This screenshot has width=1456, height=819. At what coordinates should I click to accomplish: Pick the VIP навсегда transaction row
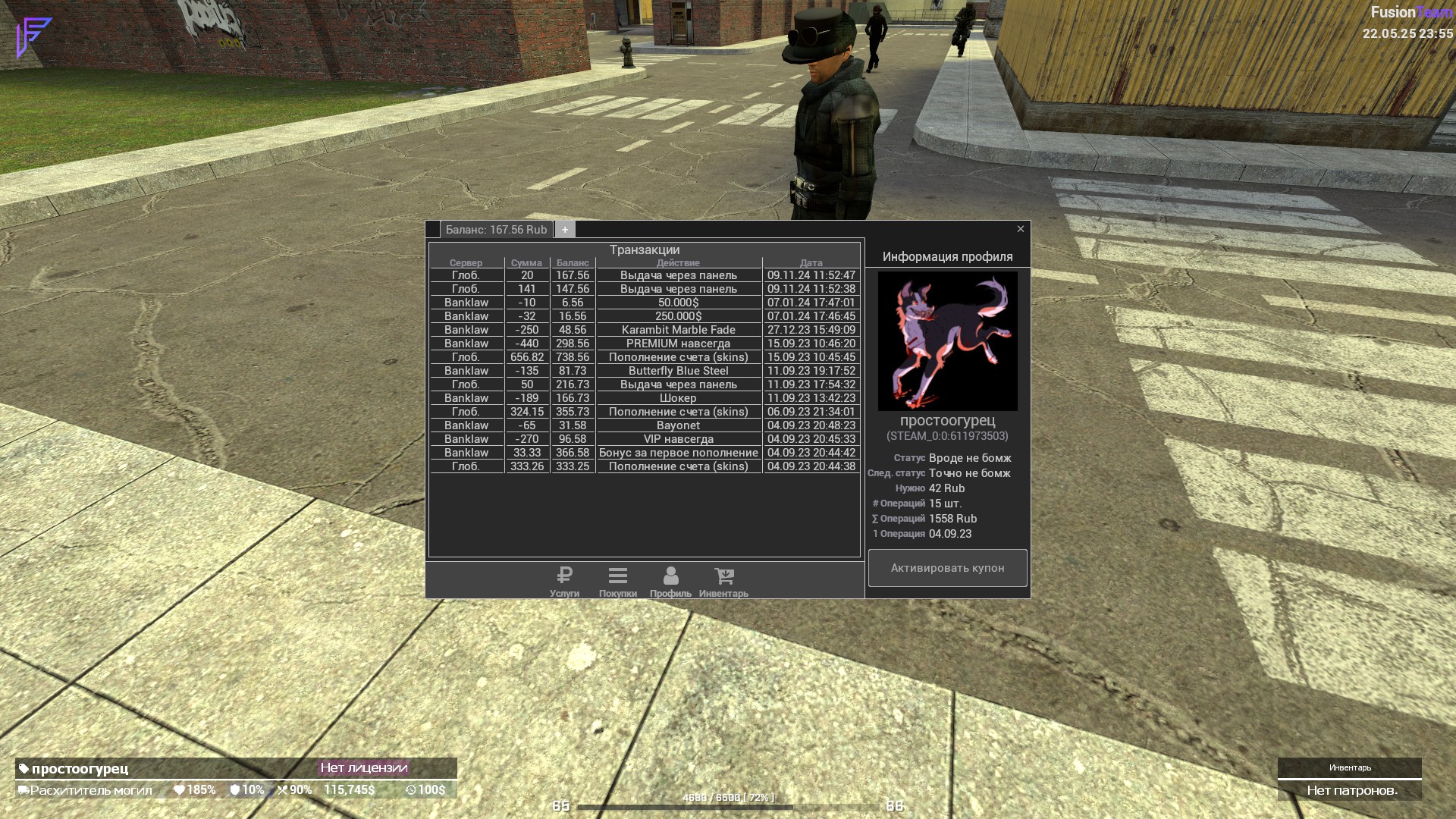click(678, 439)
